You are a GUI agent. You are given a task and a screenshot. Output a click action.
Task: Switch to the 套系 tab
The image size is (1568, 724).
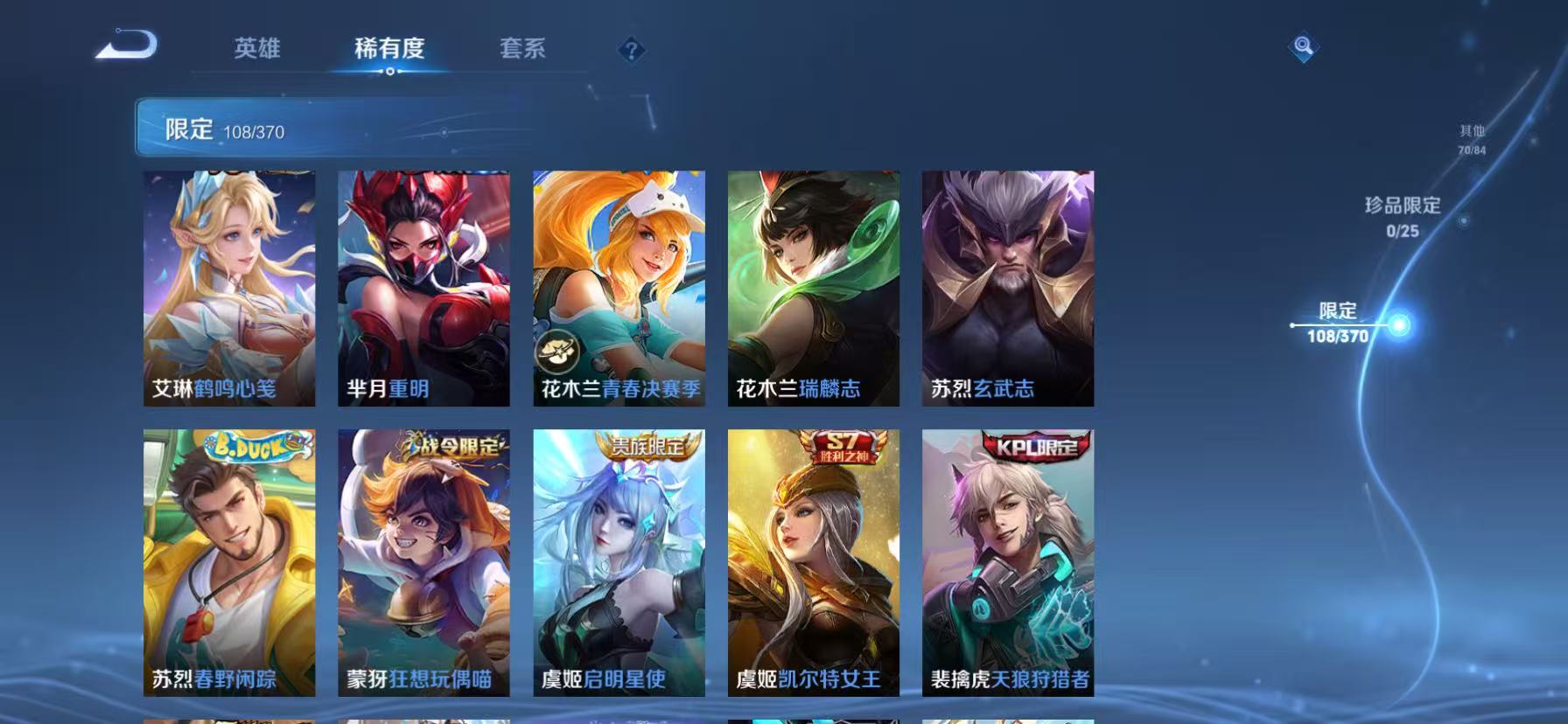click(x=524, y=50)
